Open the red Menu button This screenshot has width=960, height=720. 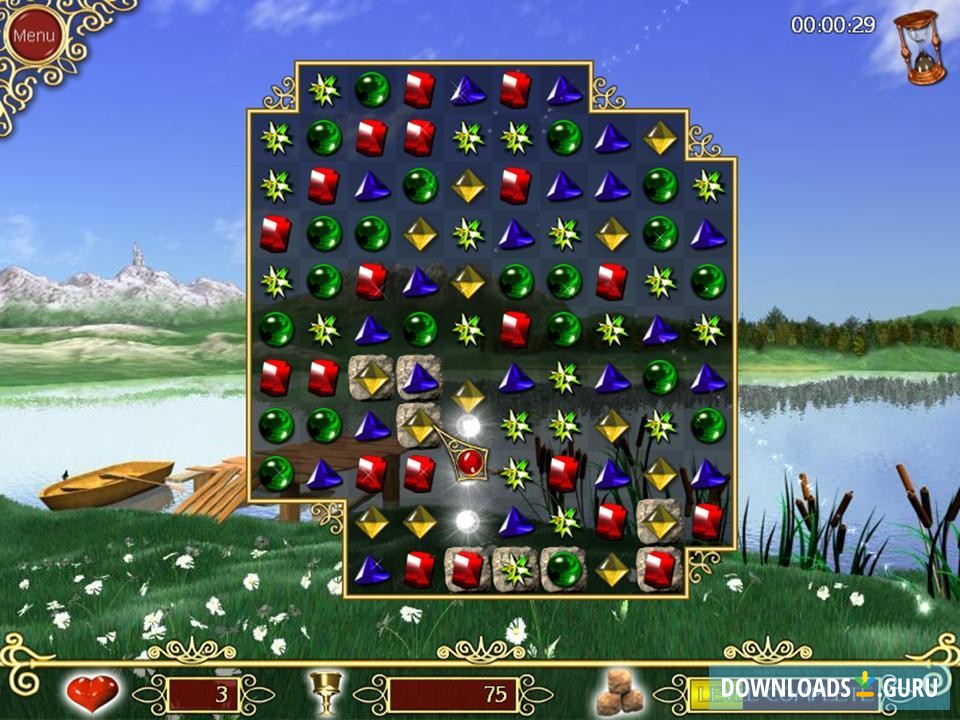click(34, 36)
